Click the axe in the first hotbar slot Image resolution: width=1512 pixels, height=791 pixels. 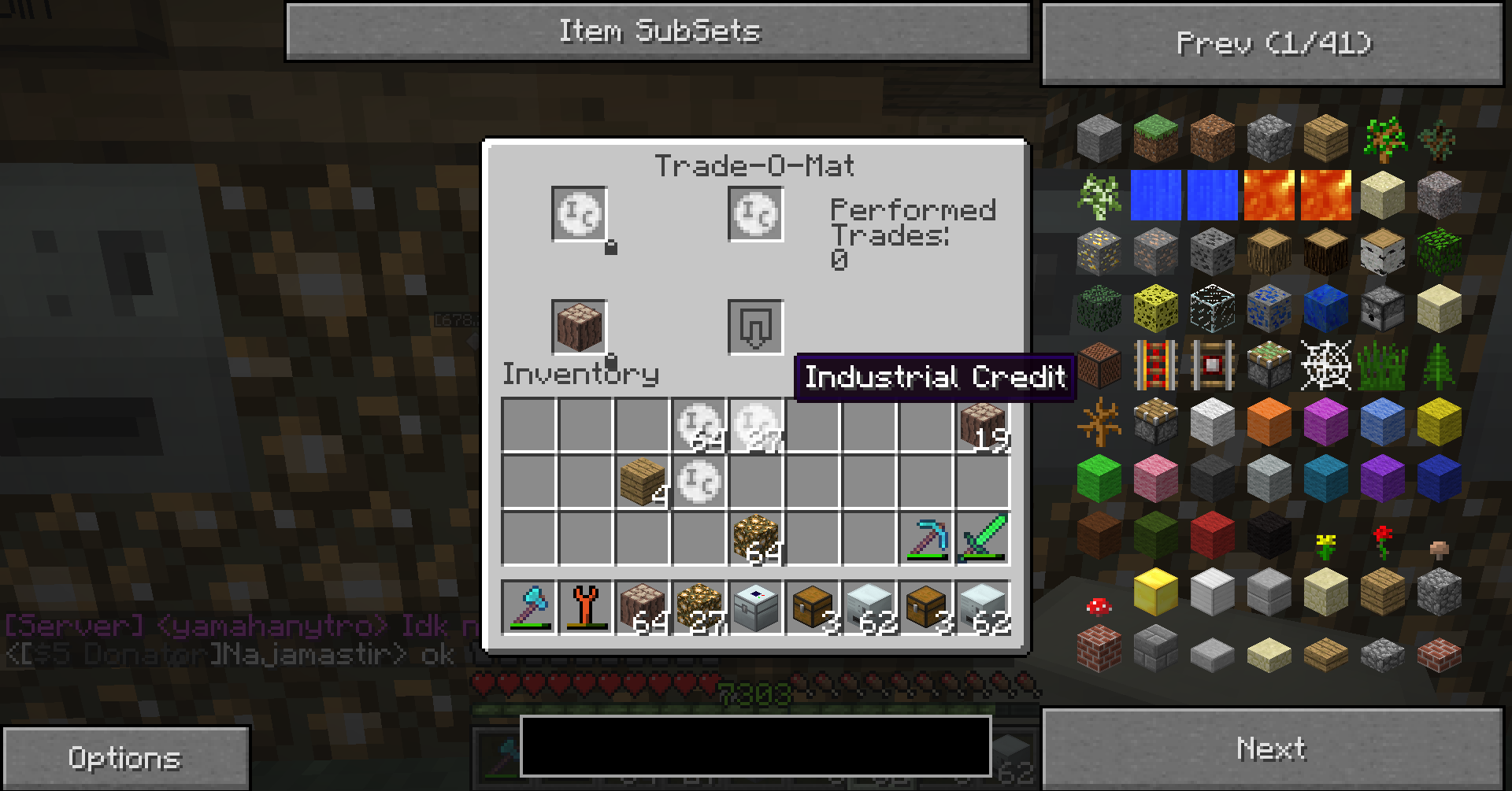pos(529,608)
